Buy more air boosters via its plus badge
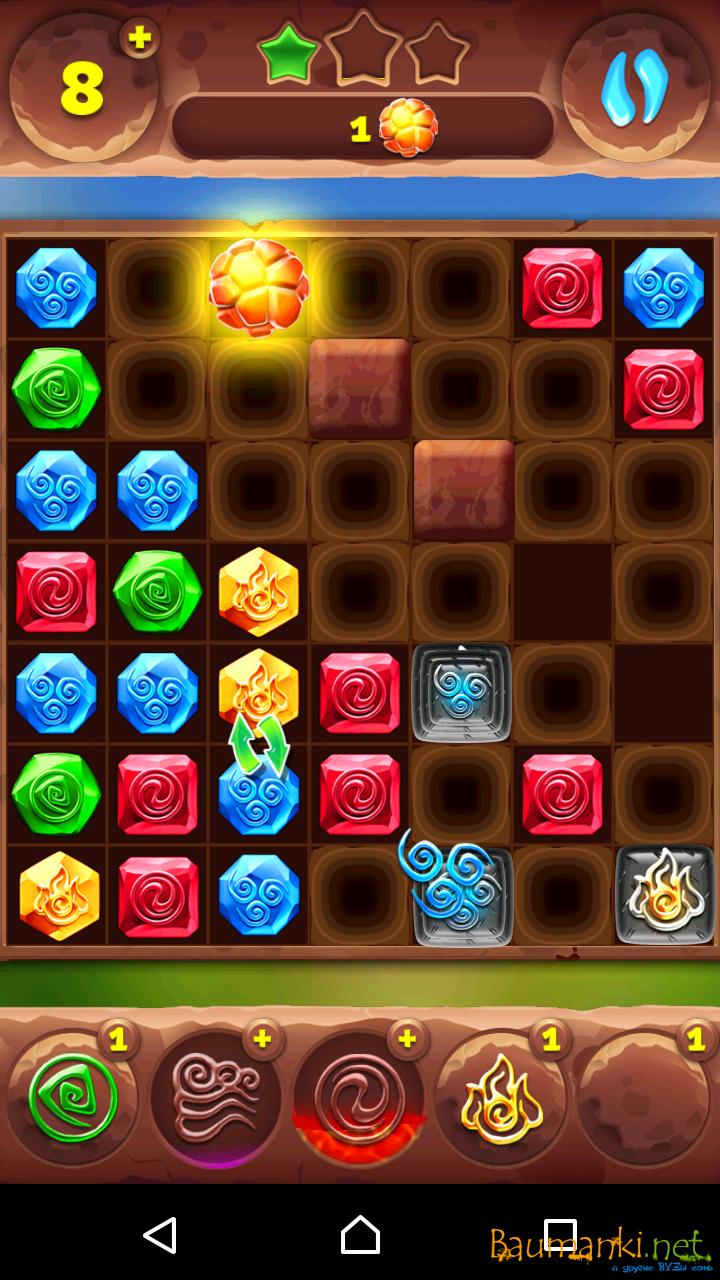The width and height of the screenshot is (720, 1280). (x=263, y=1040)
